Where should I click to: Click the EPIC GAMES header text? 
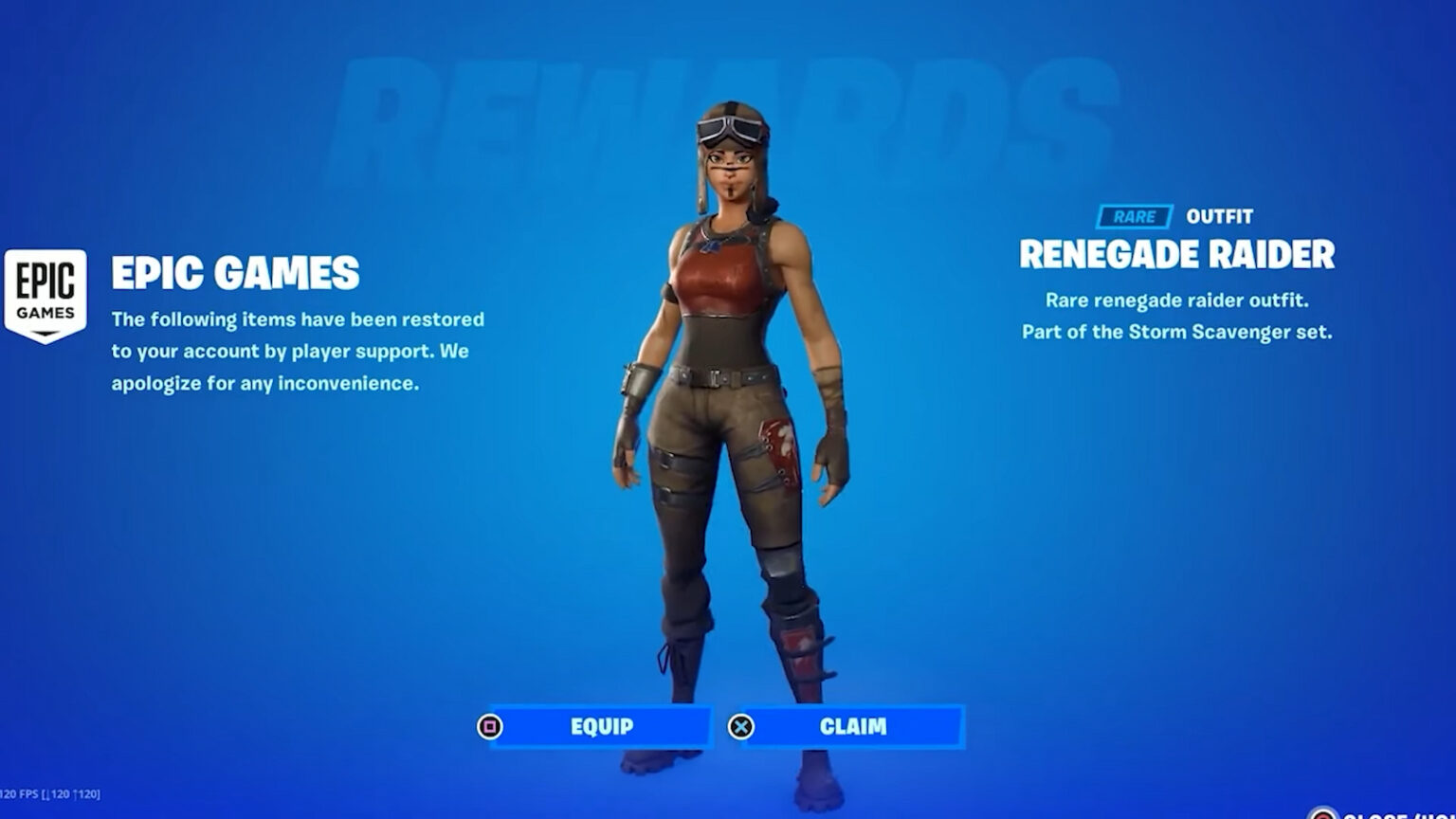[x=235, y=274]
